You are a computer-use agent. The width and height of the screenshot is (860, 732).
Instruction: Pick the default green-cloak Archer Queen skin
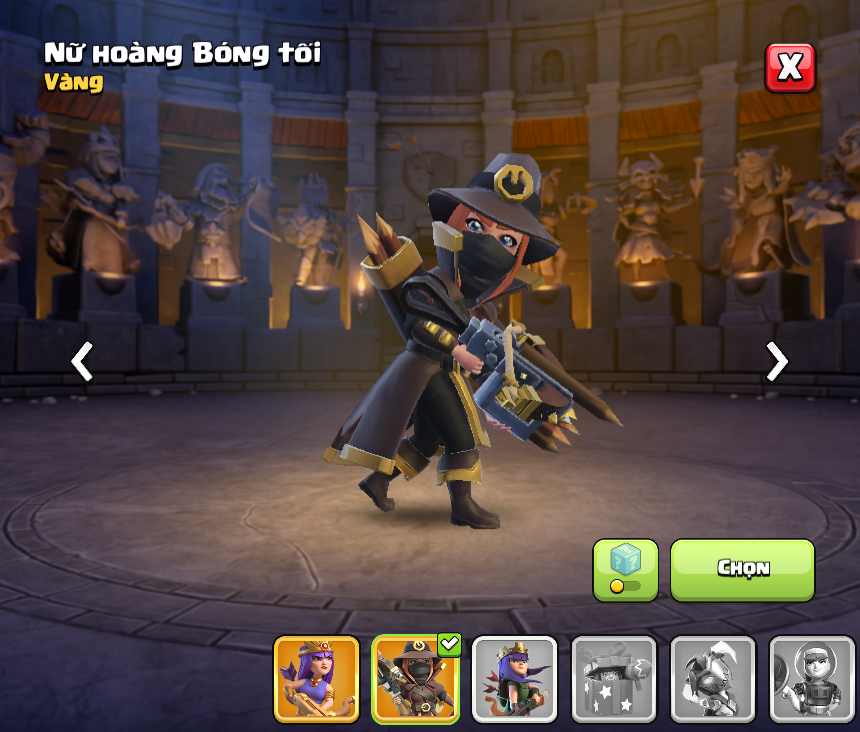pos(514,679)
